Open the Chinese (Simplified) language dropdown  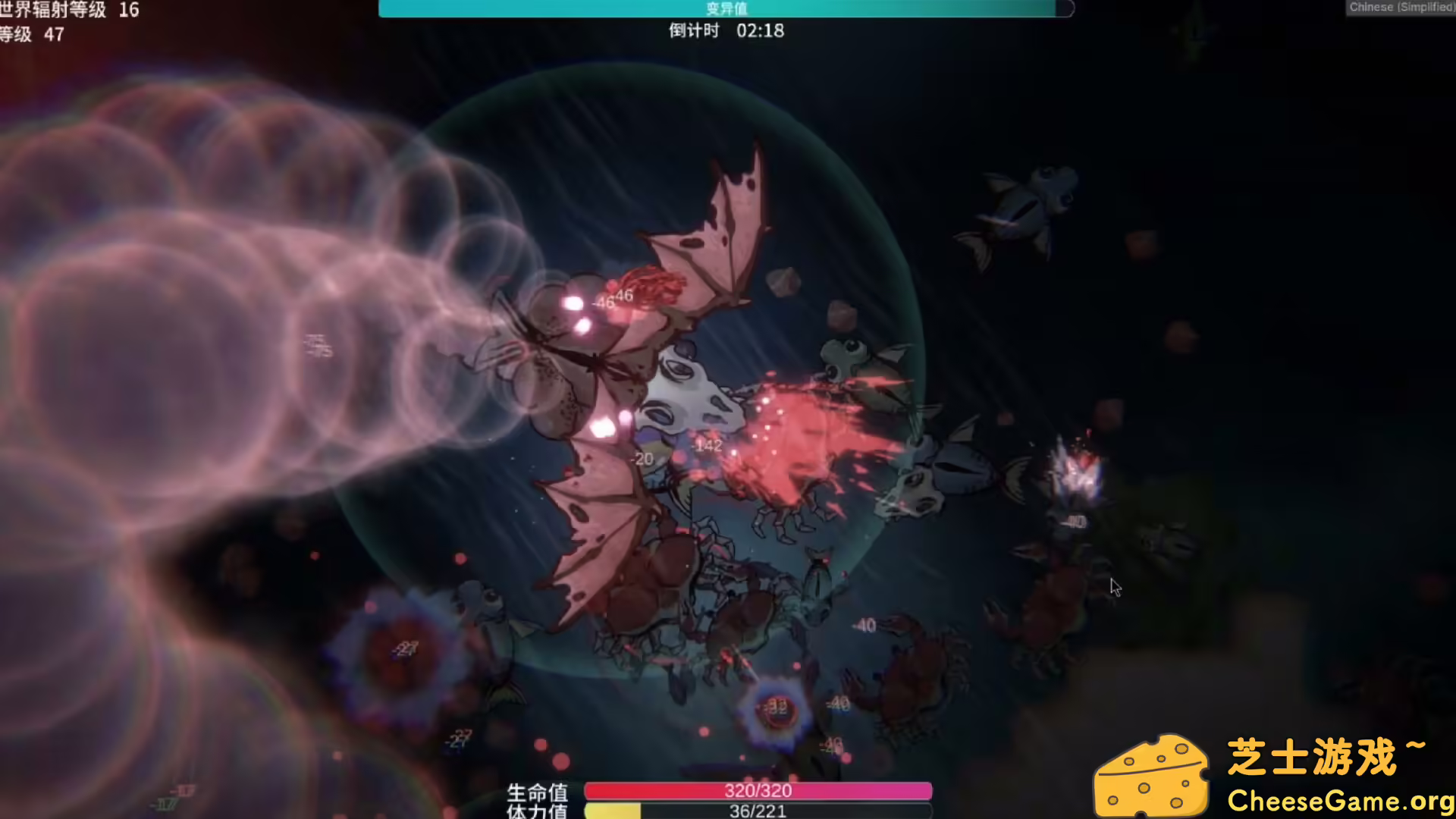(x=1399, y=6)
